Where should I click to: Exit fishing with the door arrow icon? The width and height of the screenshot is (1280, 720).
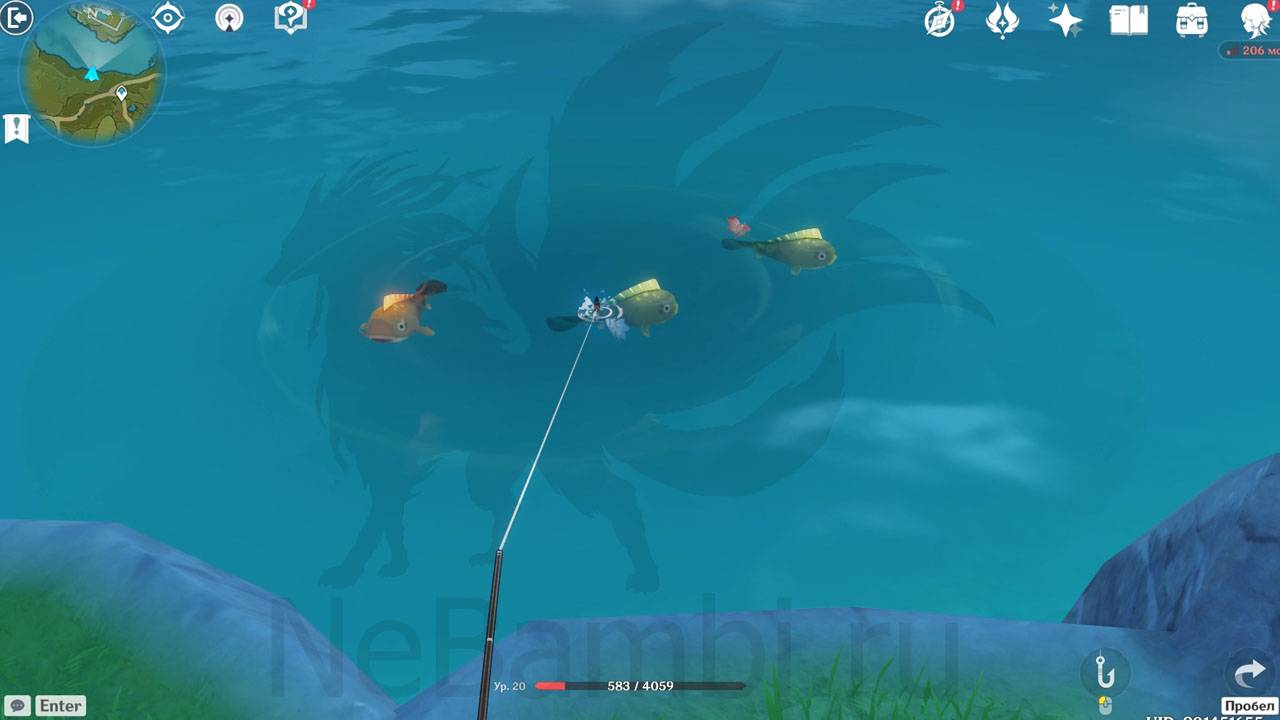(x=16, y=18)
